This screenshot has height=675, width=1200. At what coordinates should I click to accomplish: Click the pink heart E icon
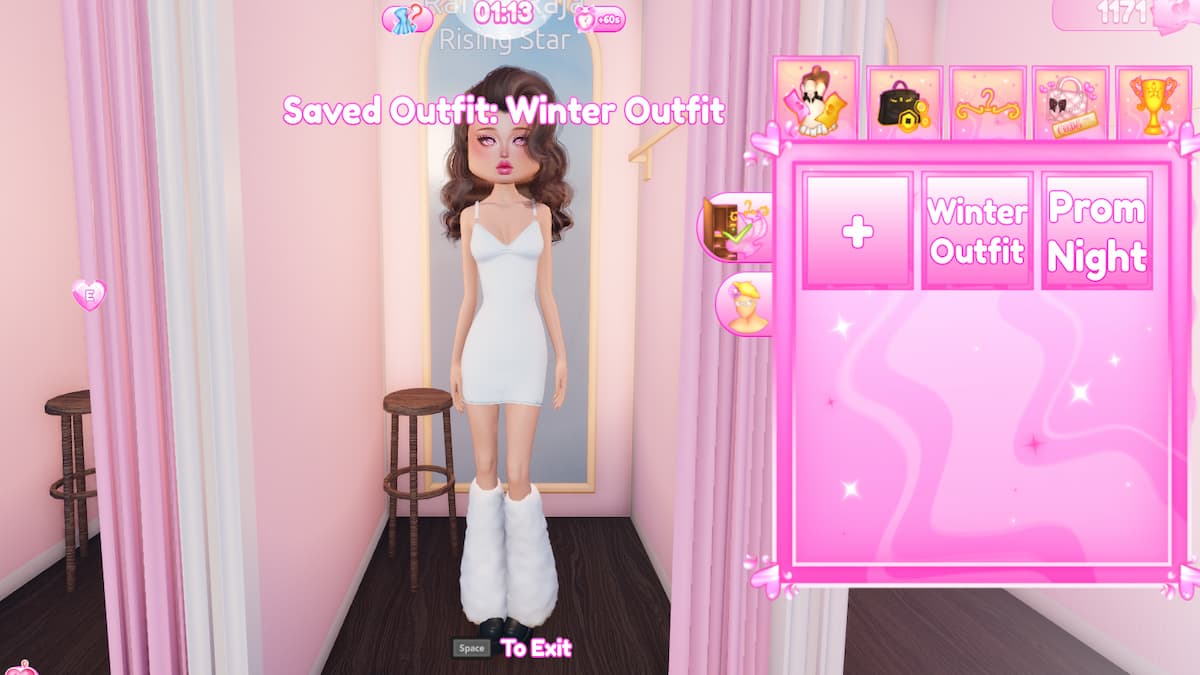89,294
